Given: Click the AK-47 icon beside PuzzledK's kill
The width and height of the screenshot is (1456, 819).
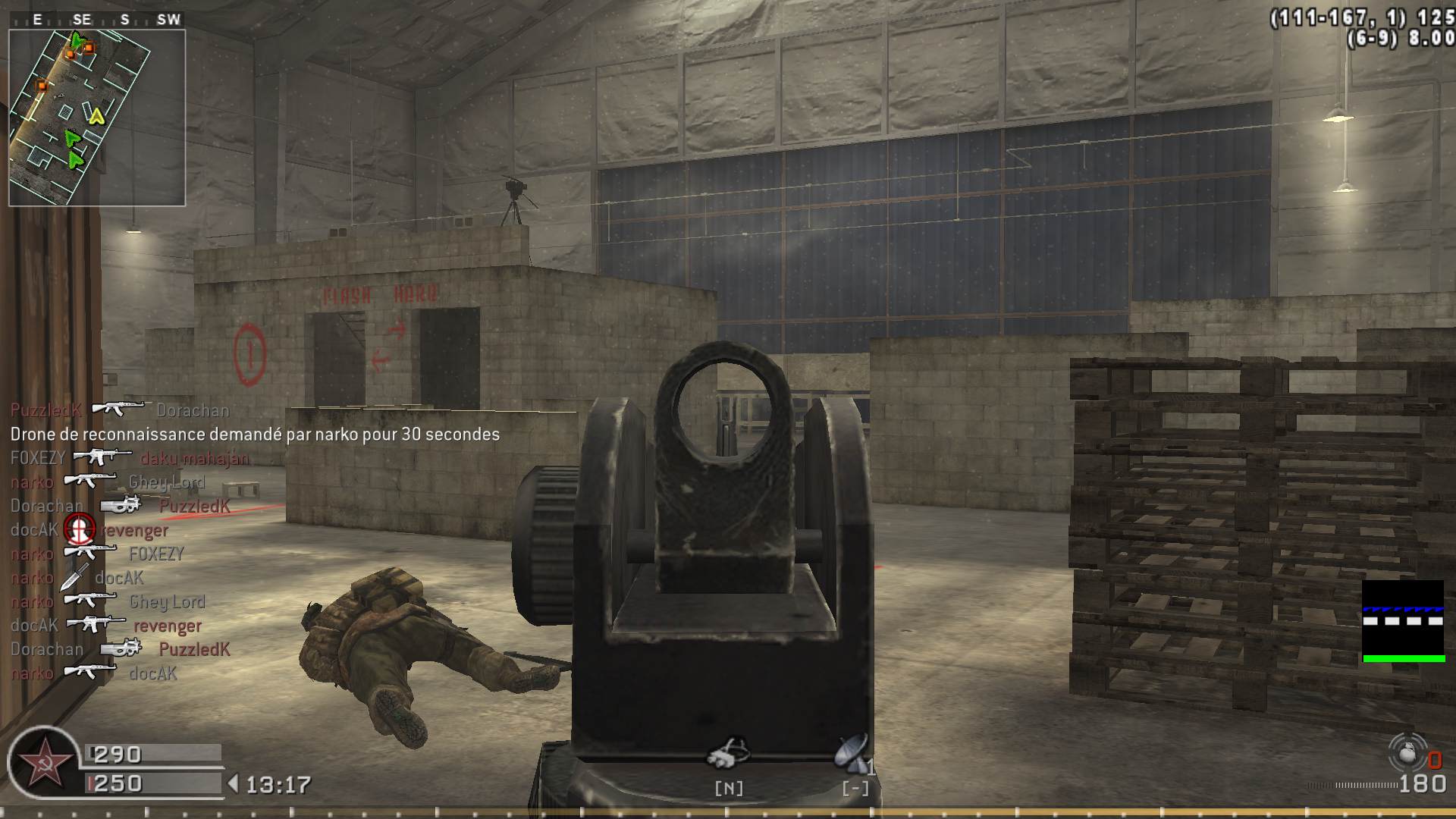Looking at the screenshot, I should [118, 409].
